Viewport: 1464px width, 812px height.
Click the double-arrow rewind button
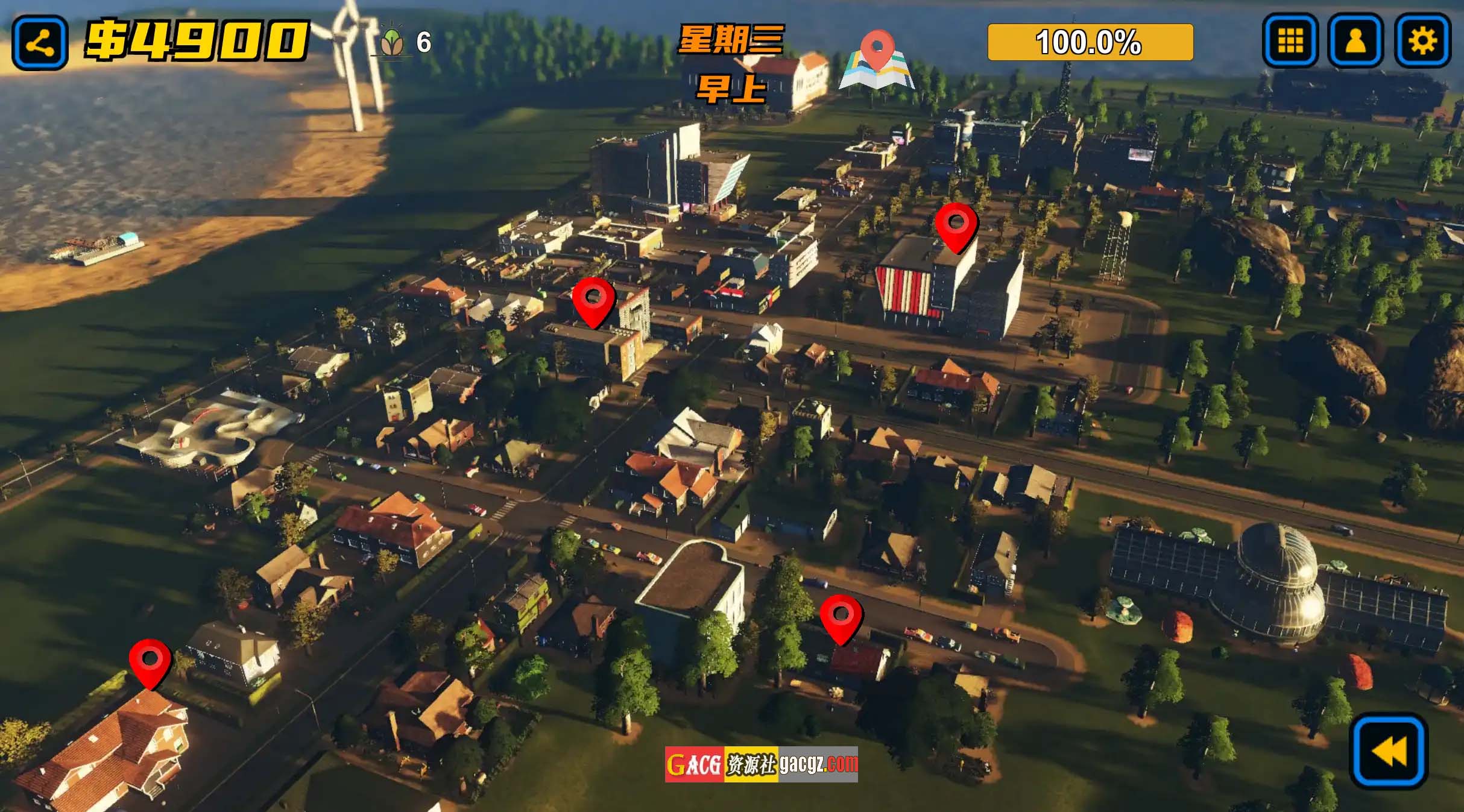coord(1389,751)
